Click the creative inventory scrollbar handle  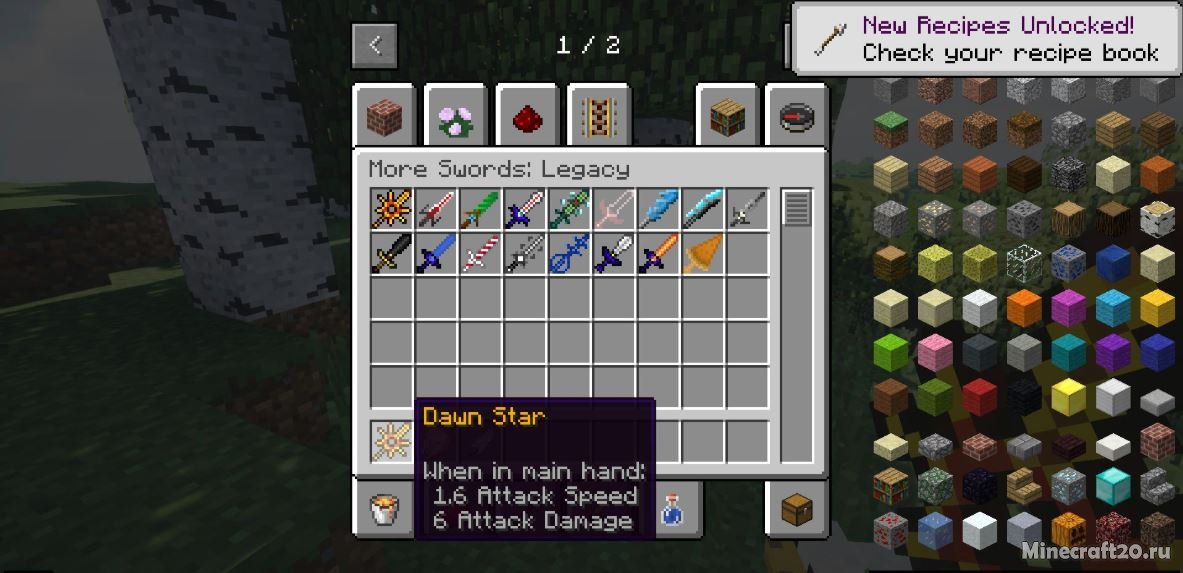[796, 209]
